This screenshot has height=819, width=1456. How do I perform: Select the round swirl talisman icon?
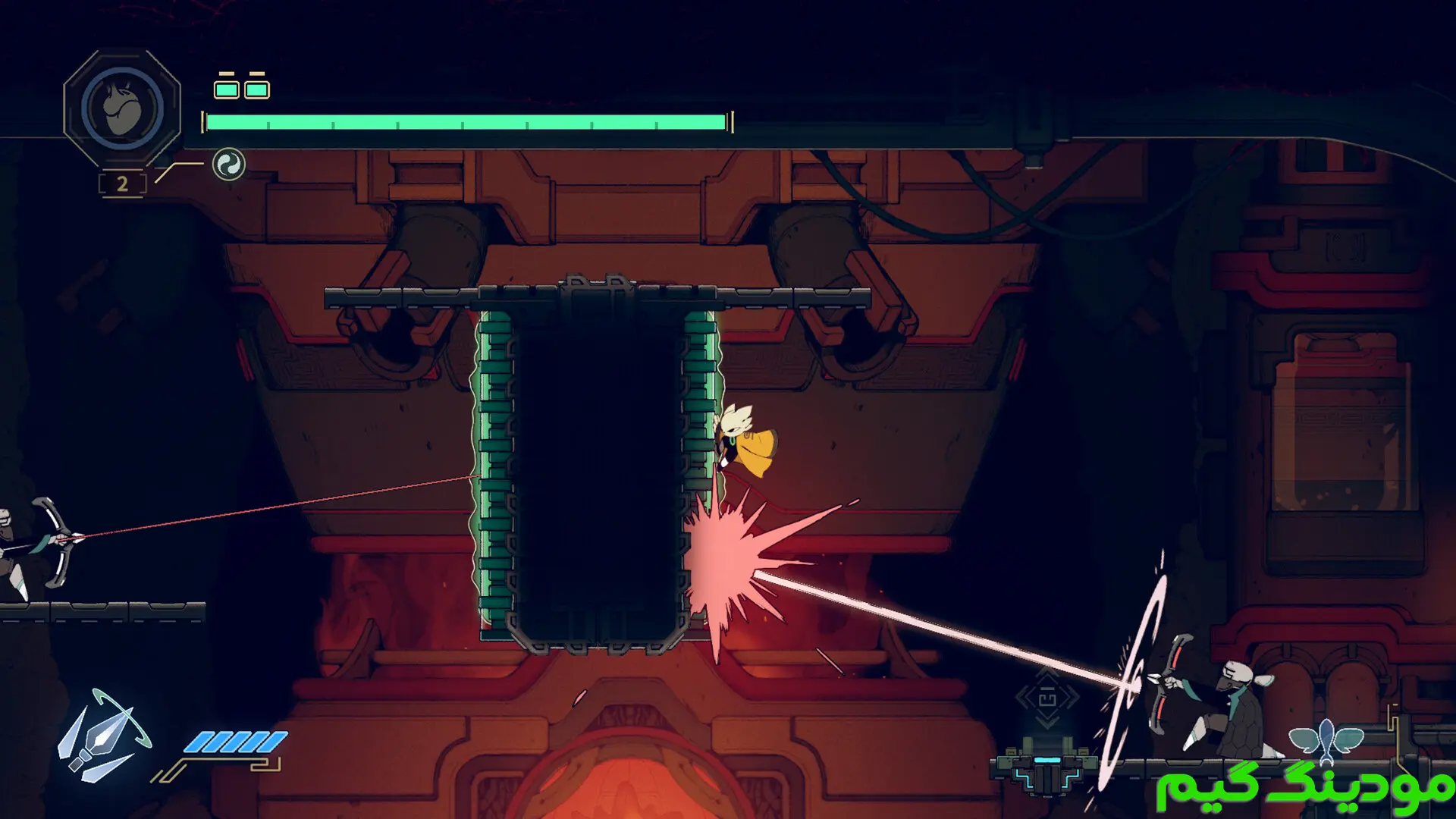pos(228,164)
